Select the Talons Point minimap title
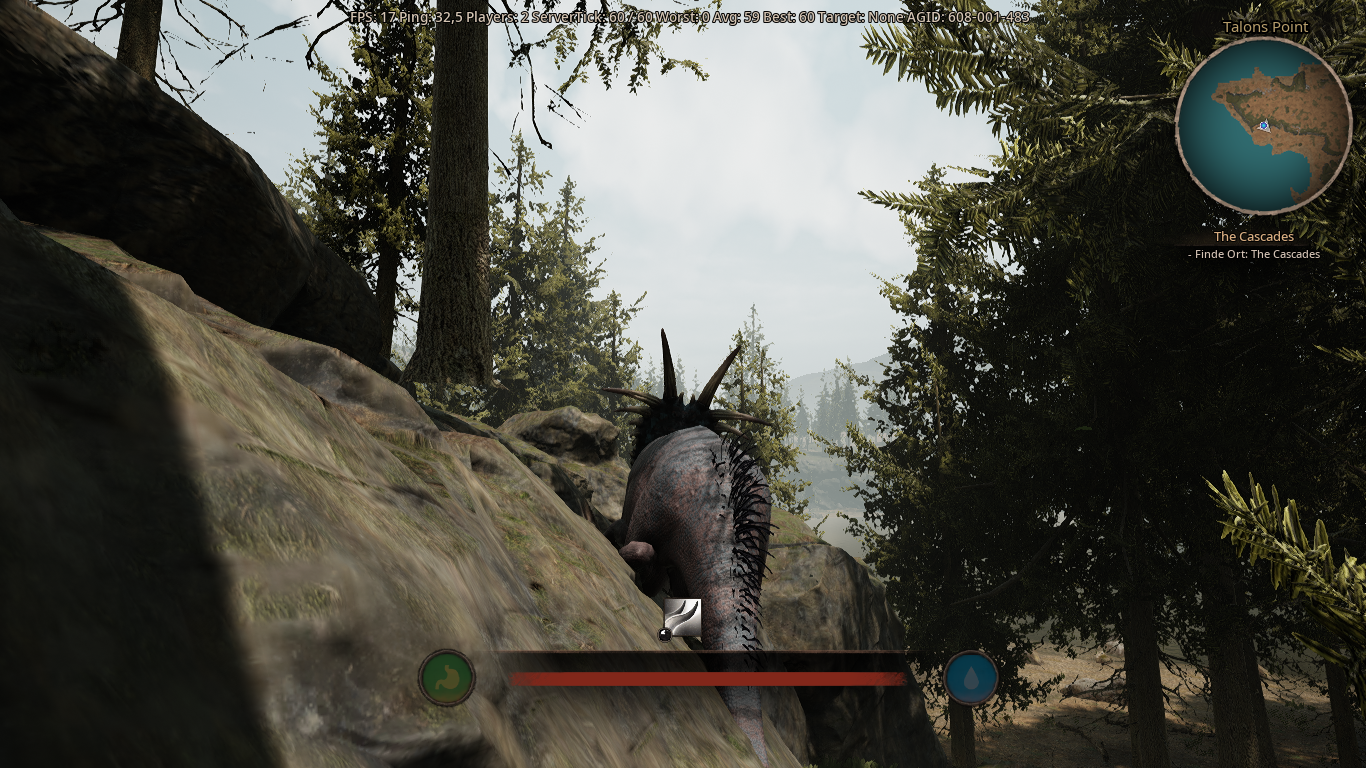The height and width of the screenshot is (768, 1366). (1263, 27)
